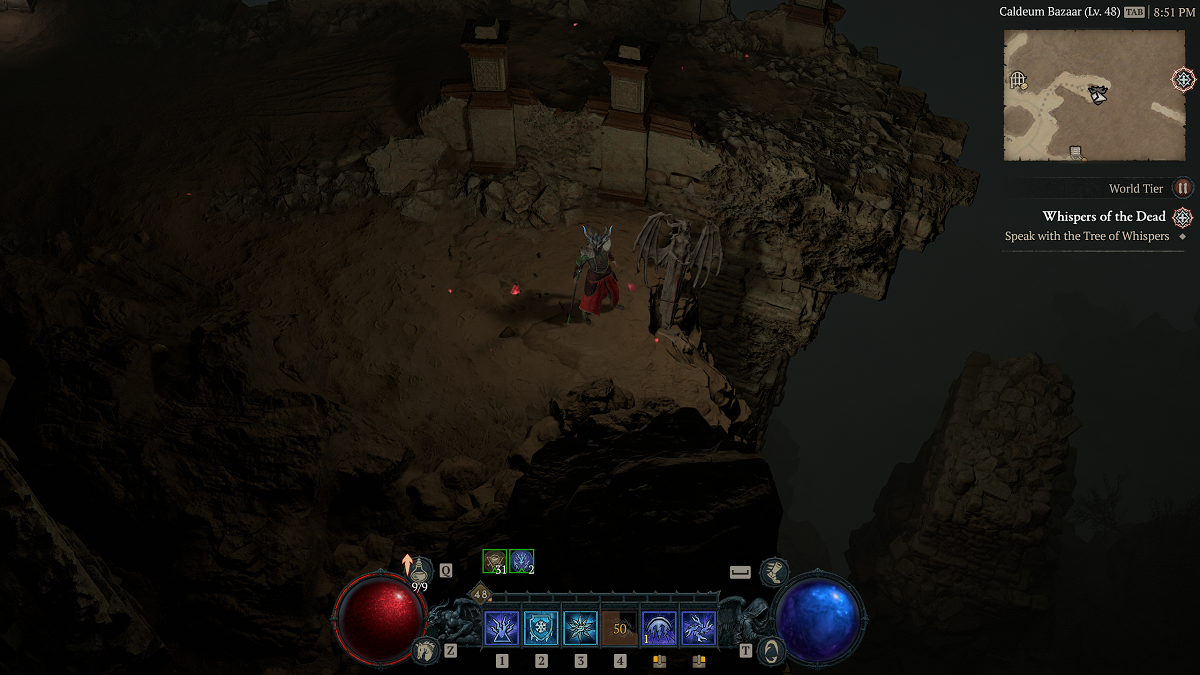The height and width of the screenshot is (675, 1200).
Task: Cast the snowflake banner skill in slot 2
Action: [x=541, y=629]
